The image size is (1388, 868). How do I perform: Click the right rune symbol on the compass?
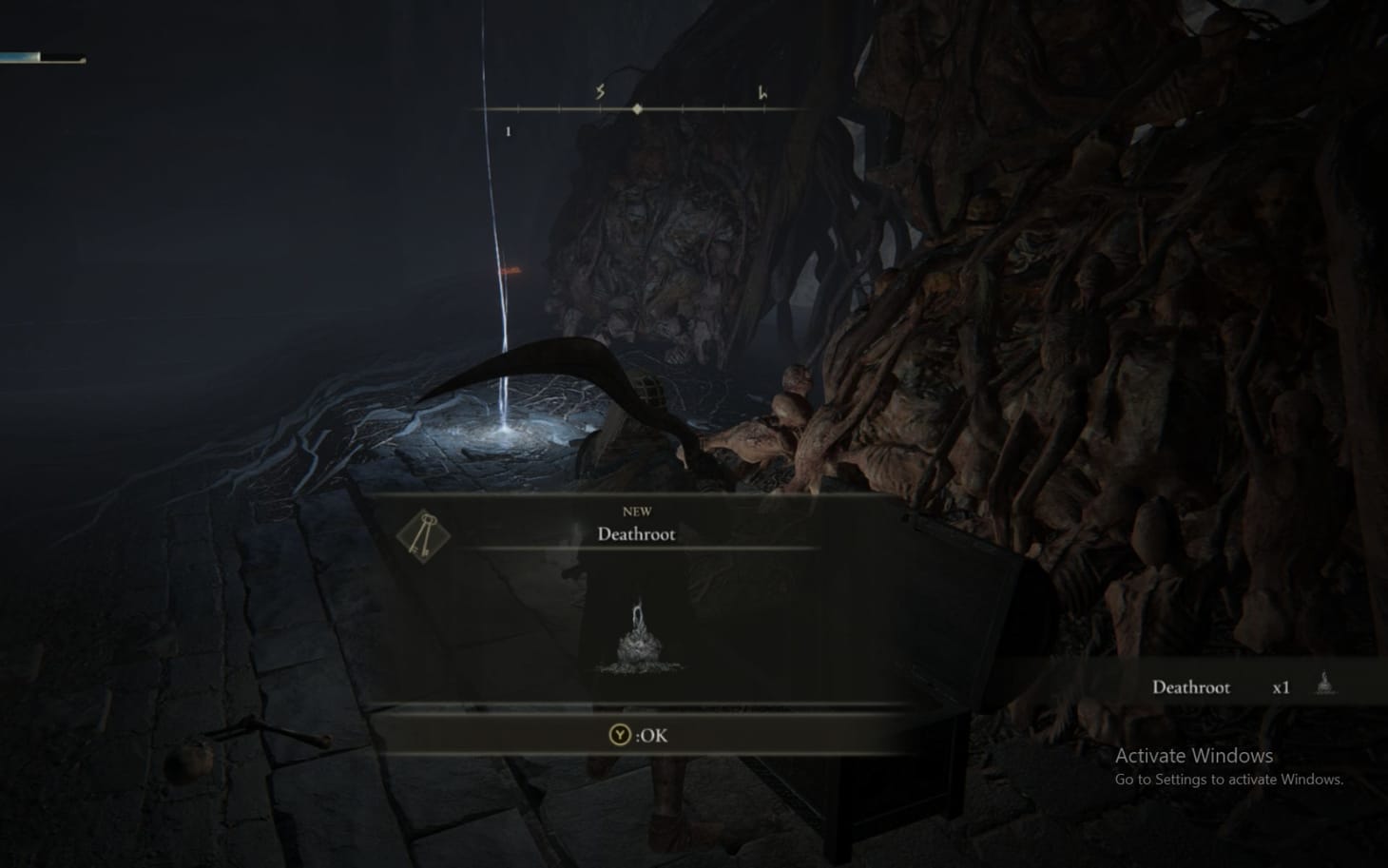coord(761,92)
